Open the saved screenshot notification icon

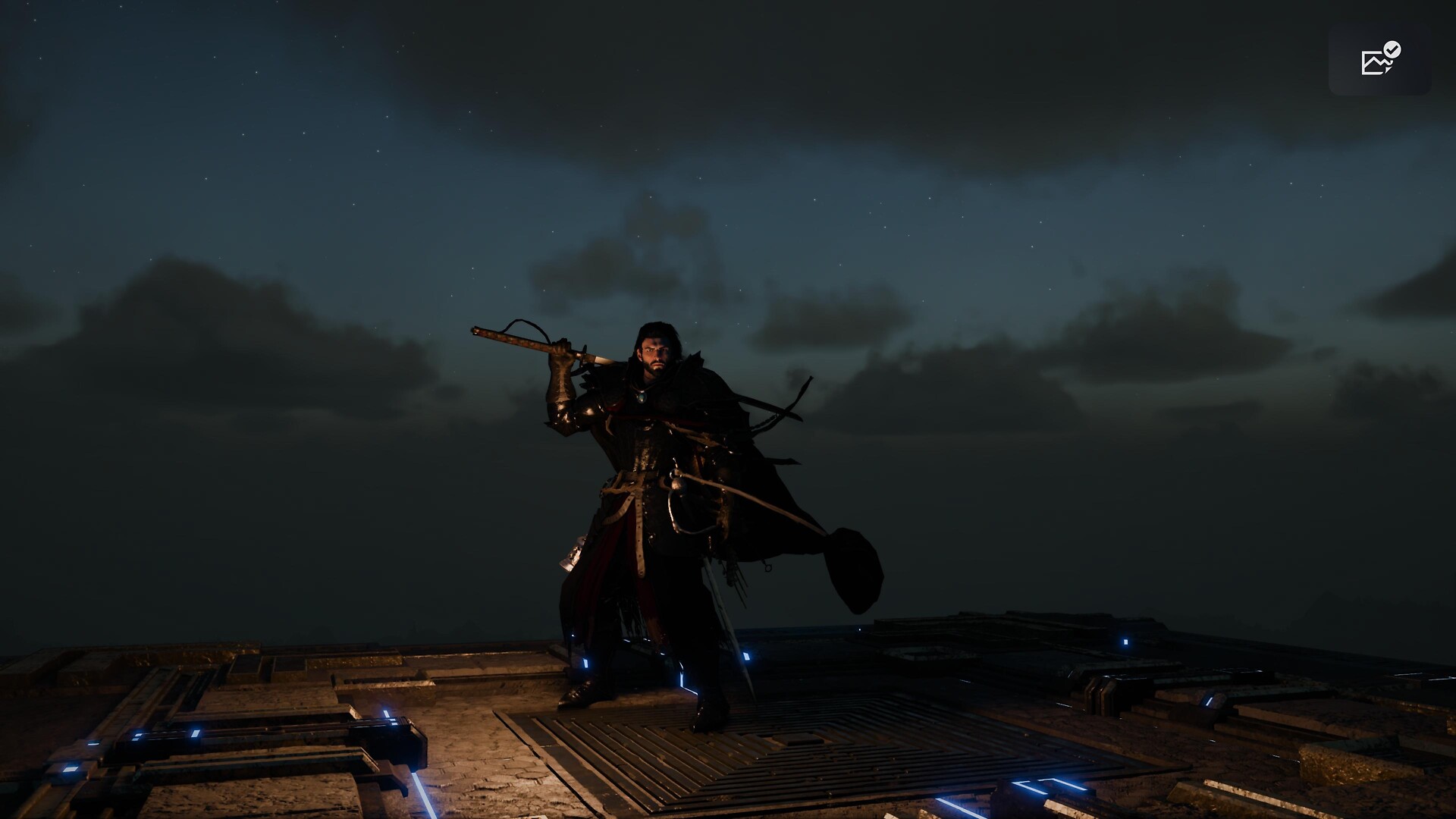(1379, 59)
